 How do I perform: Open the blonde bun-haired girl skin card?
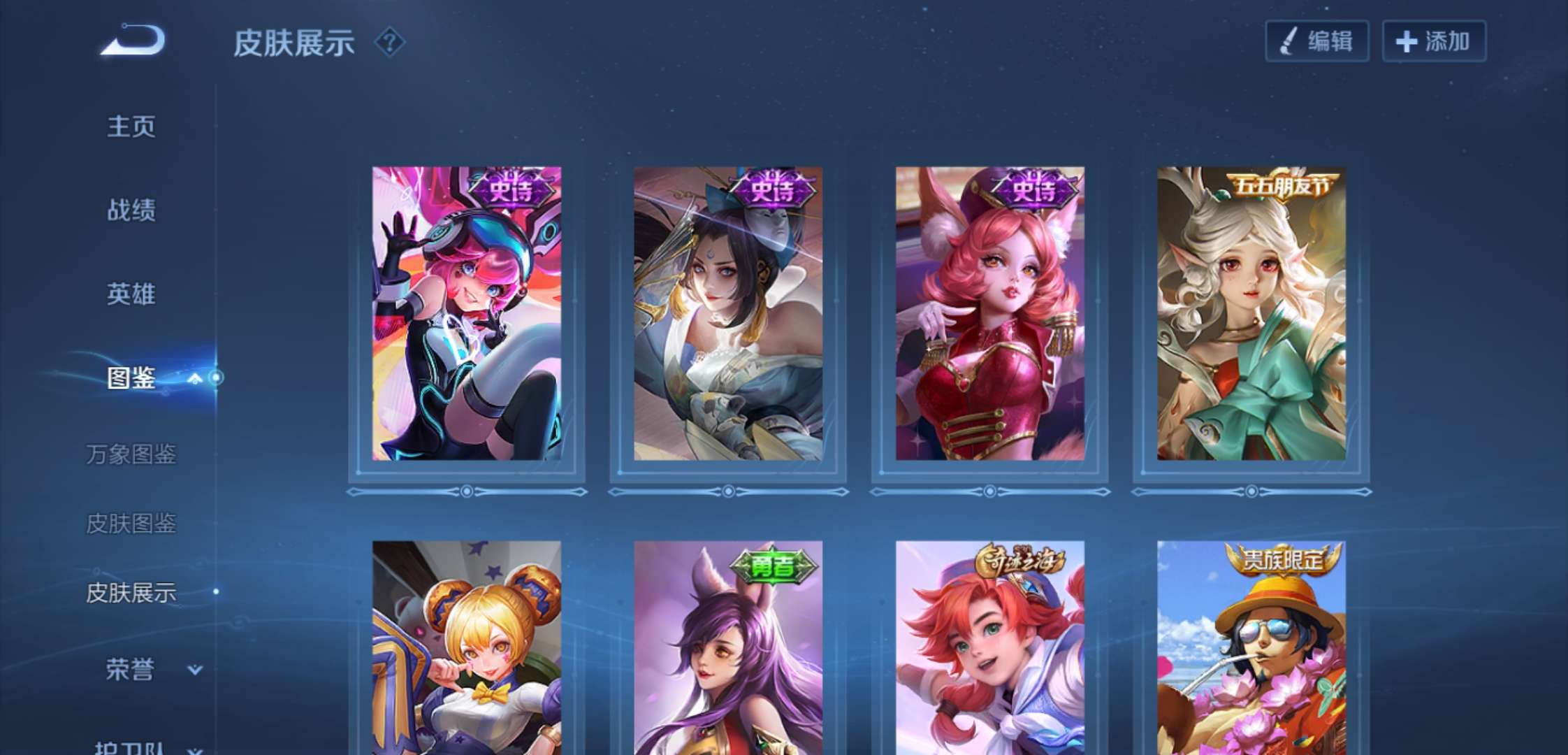[x=466, y=647]
